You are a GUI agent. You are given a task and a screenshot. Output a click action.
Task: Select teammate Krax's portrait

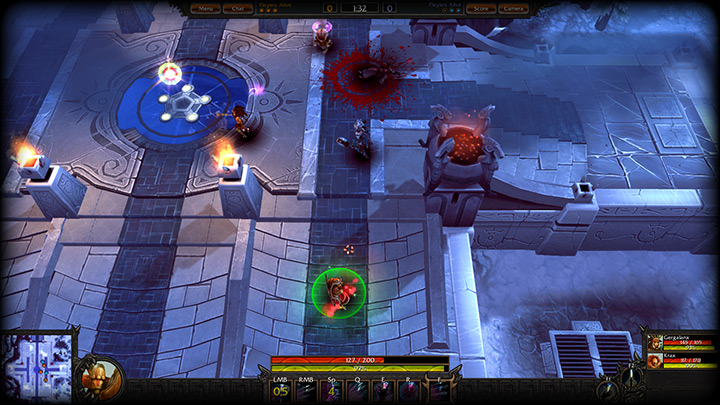[655, 361]
